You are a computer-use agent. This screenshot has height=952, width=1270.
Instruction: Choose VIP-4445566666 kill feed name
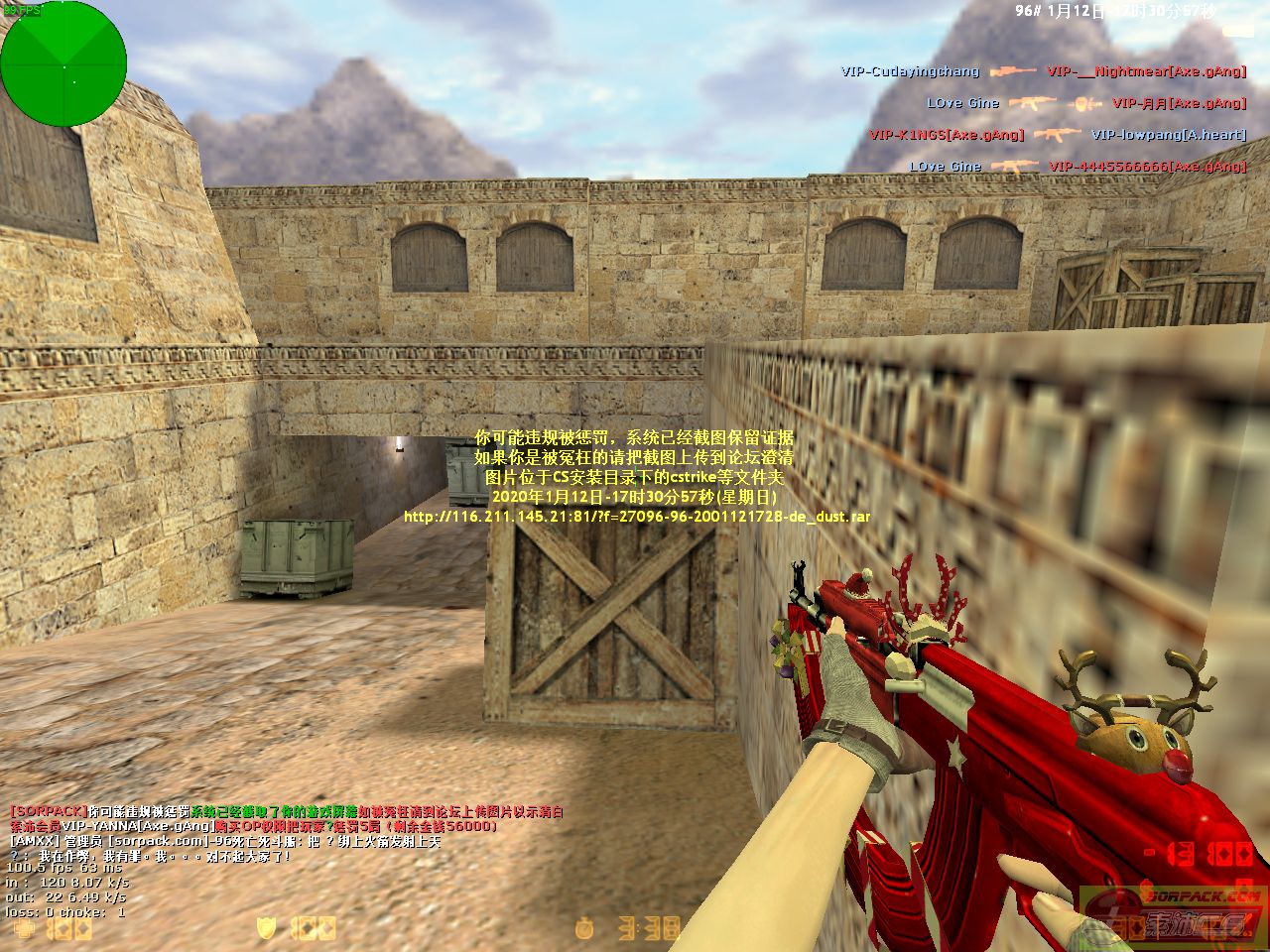[1147, 167]
